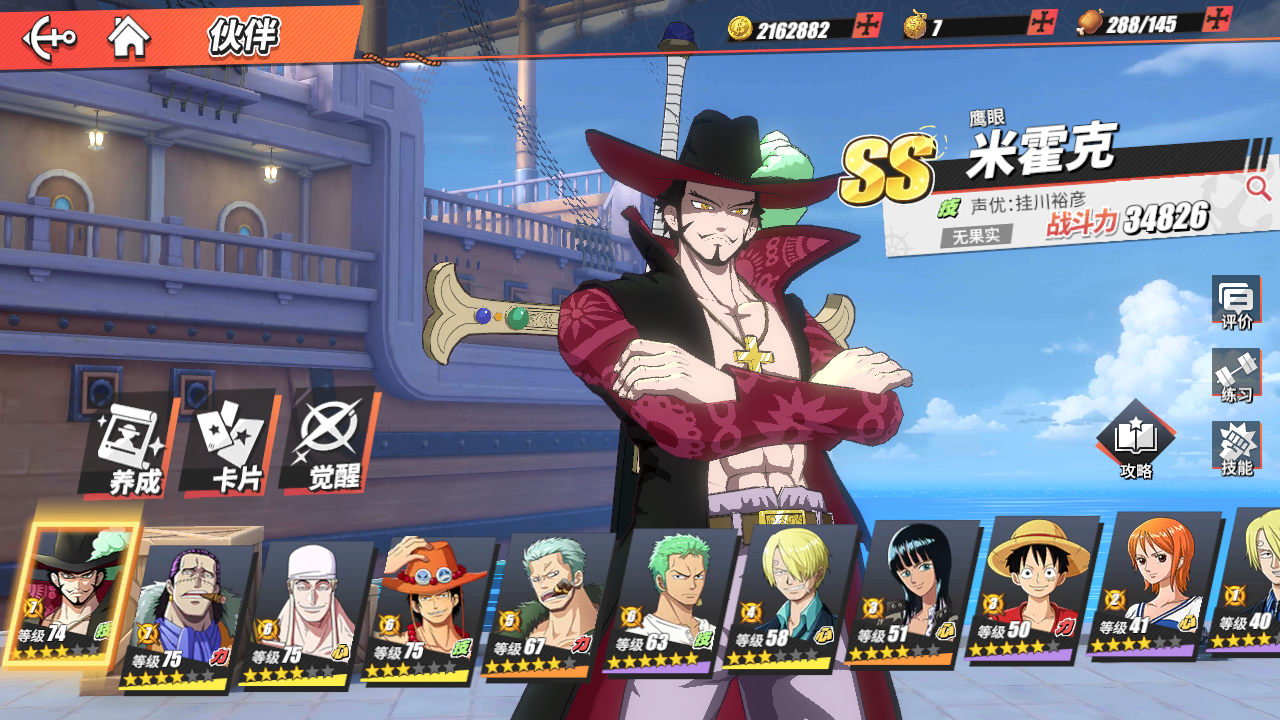Go back with the anchor arrow button
Image resolution: width=1280 pixels, height=720 pixels.
click(49, 38)
